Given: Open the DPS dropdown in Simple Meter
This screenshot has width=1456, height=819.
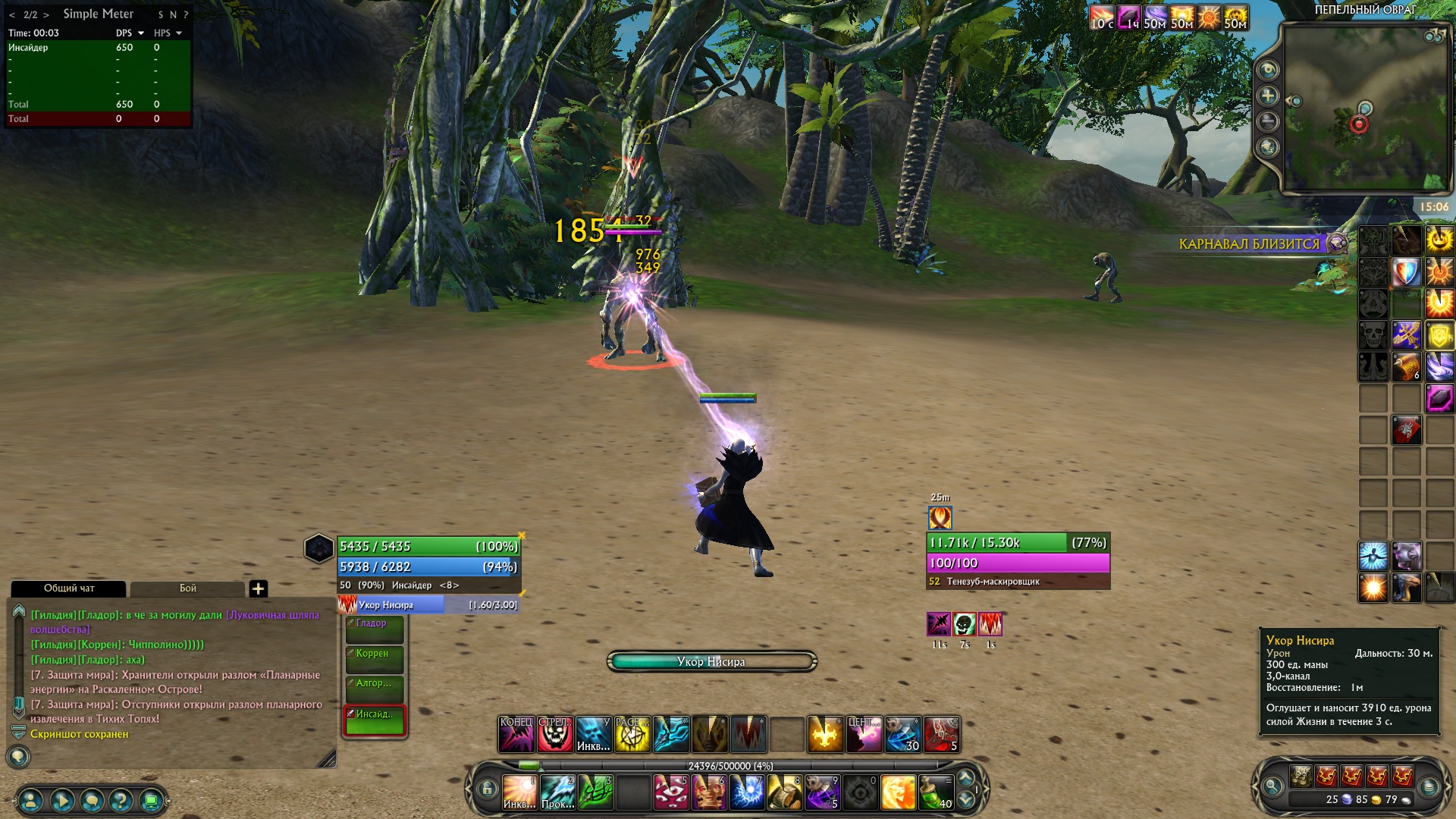Looking at the screenshot, I should 141,33.
